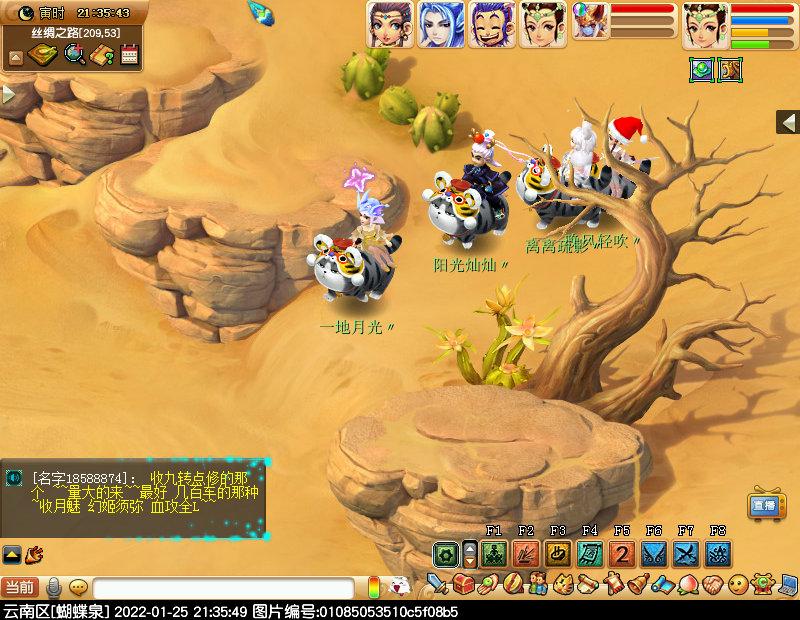Open the world map book icon
The height and width of the screenshot is (620, 800).
click(x=43, y=54)
